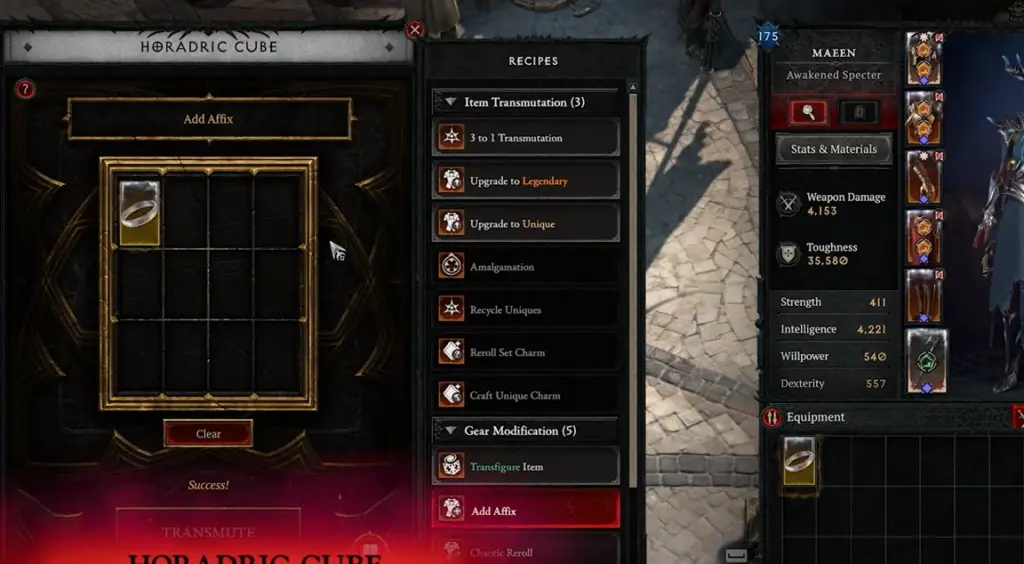Open Stats & Materials panel
This screenshot has height=564, width=1024.
pyautogui.click(x=833, y=149)
